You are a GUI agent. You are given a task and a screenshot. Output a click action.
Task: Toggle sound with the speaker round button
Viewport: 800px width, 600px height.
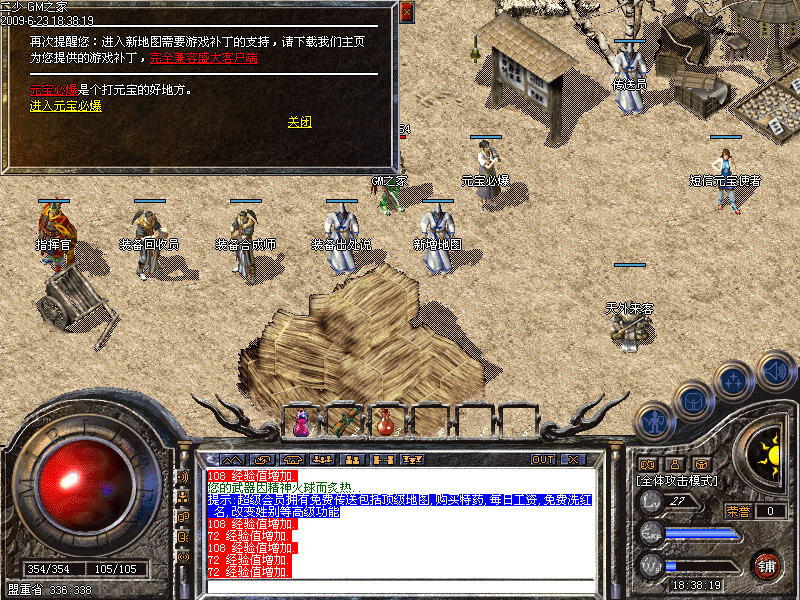[776, 370]
